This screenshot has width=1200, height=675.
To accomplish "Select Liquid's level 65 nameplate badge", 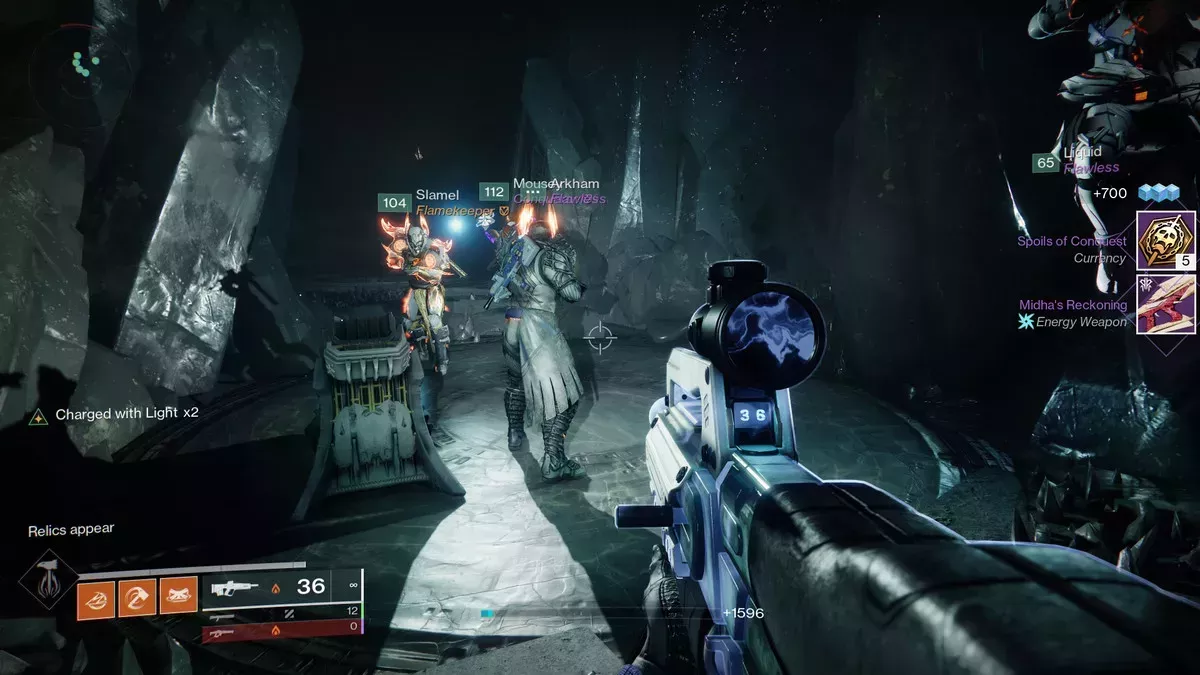I will (1046, 162).
